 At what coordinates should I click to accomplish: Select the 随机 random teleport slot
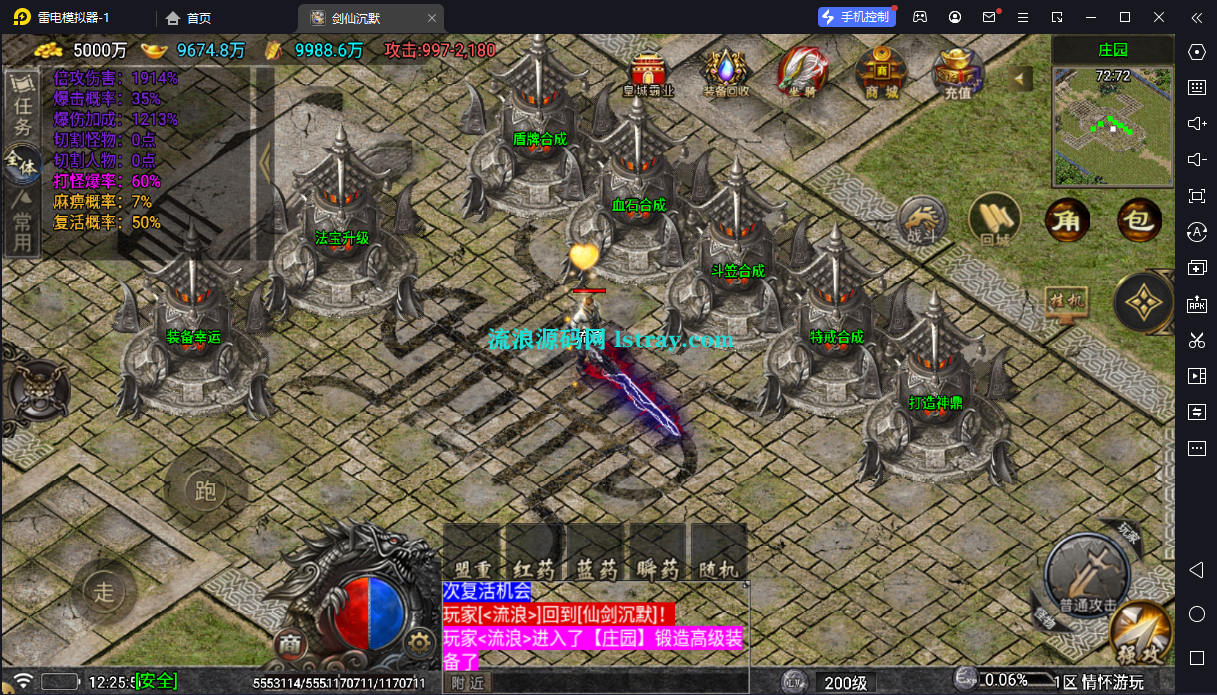(x=718, y=553)
